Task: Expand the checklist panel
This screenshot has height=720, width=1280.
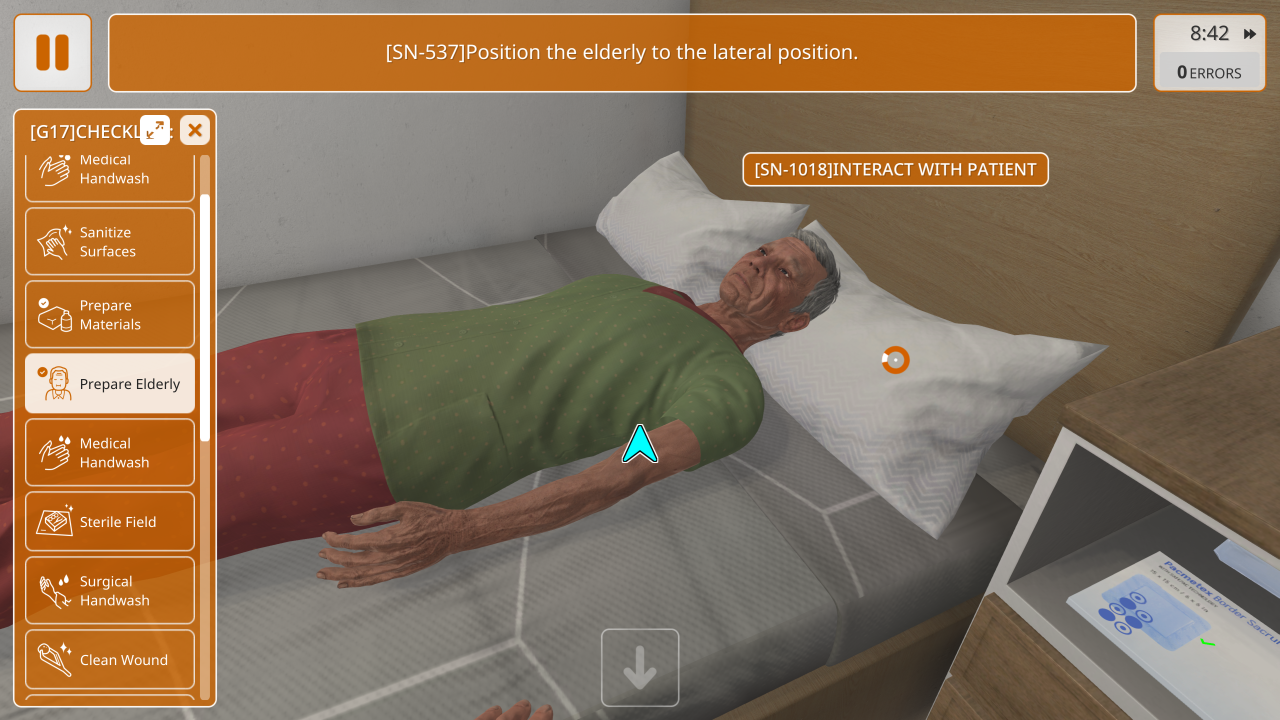Action: [155, 129]
